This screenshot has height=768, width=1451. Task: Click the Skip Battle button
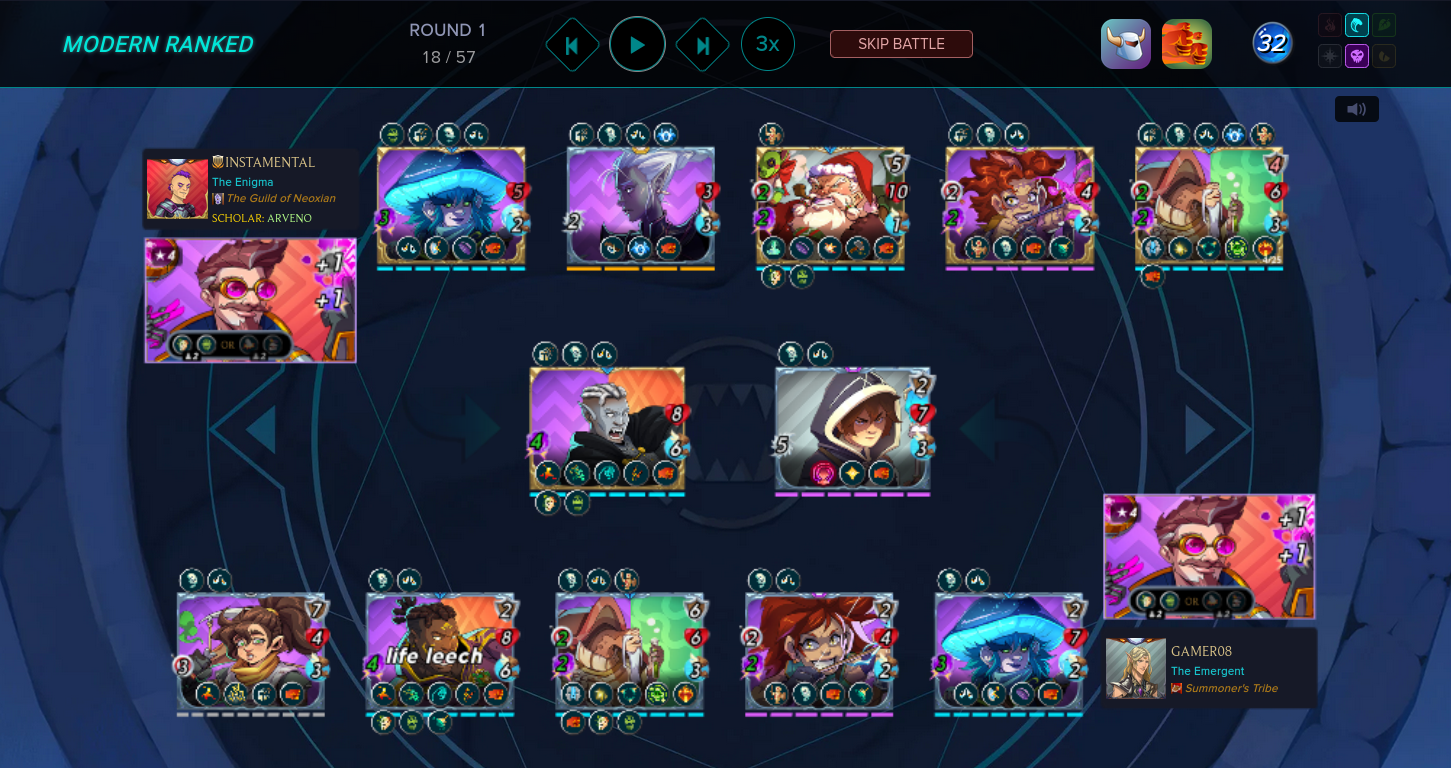(901, 44)
